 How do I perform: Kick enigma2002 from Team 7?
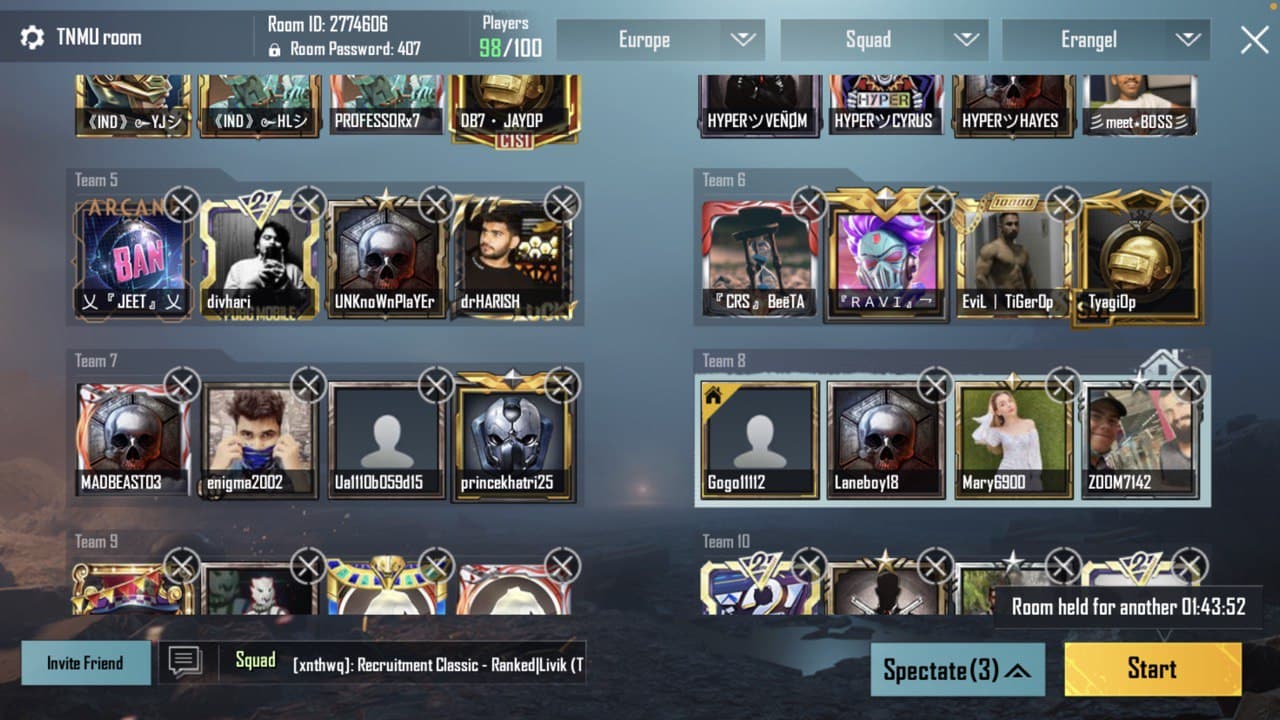click(x=308, y=385)
